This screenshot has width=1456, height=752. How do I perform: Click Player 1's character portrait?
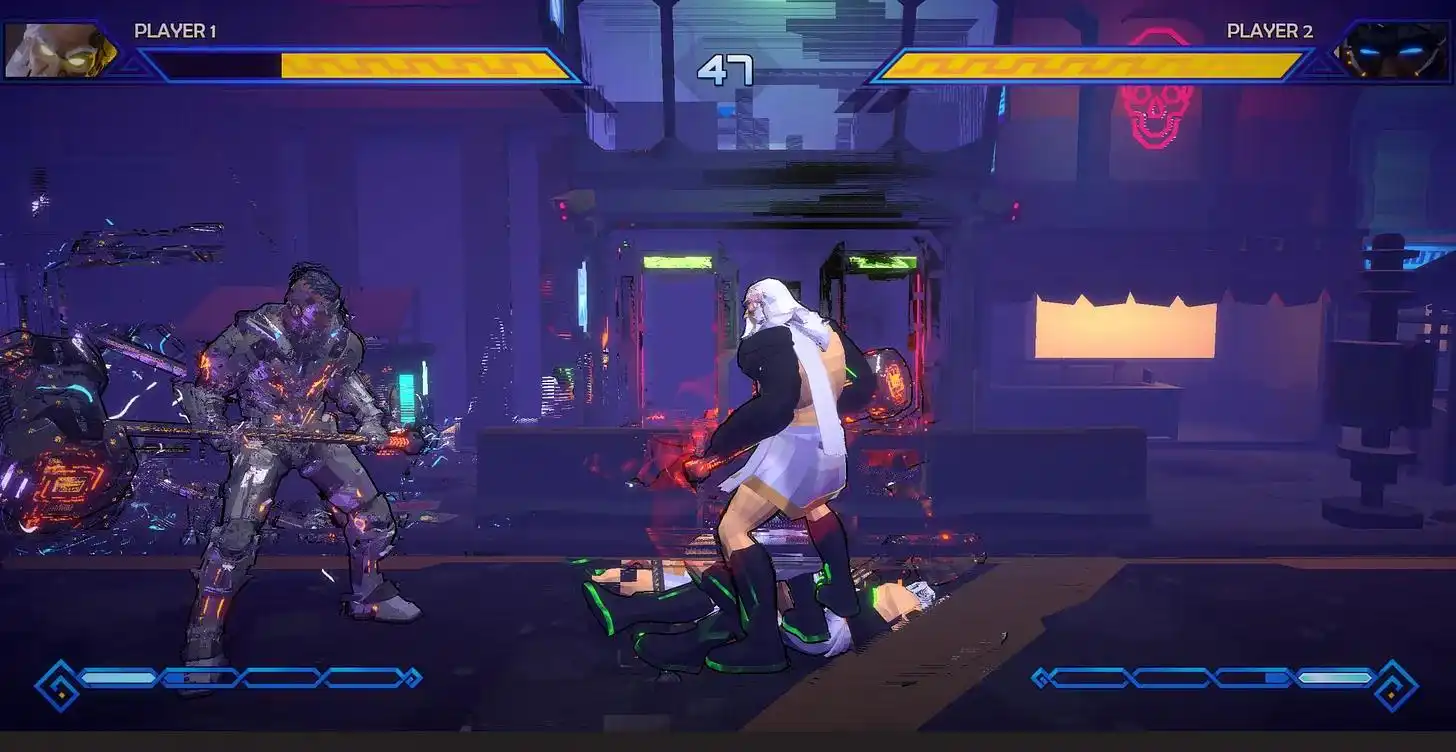(x=60, y=50)
